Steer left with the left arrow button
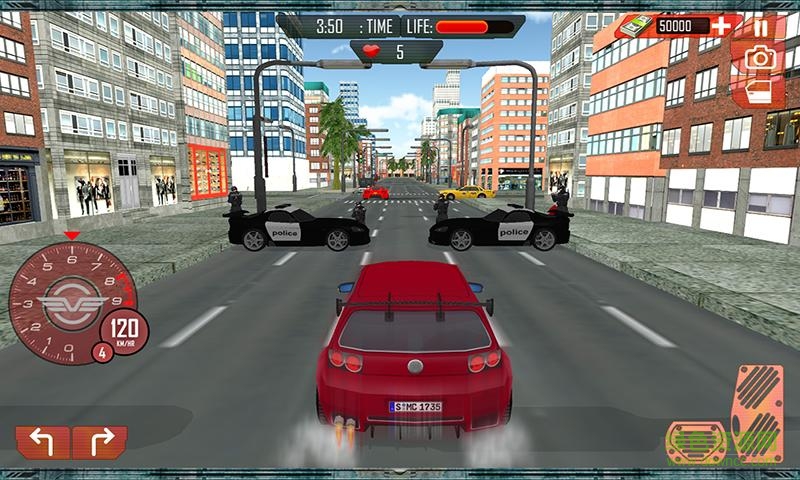800x480 pixels. [42, 441]
